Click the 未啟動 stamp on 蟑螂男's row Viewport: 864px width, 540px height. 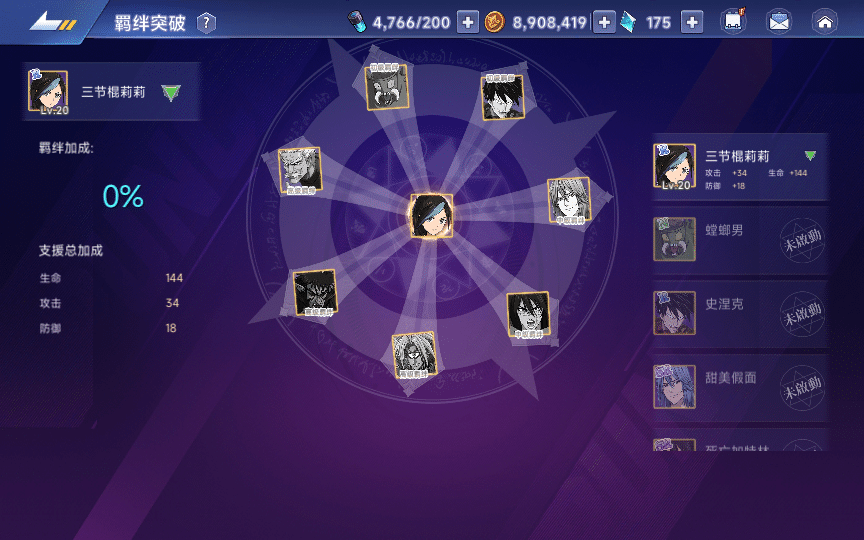click(x=802, y=241)
